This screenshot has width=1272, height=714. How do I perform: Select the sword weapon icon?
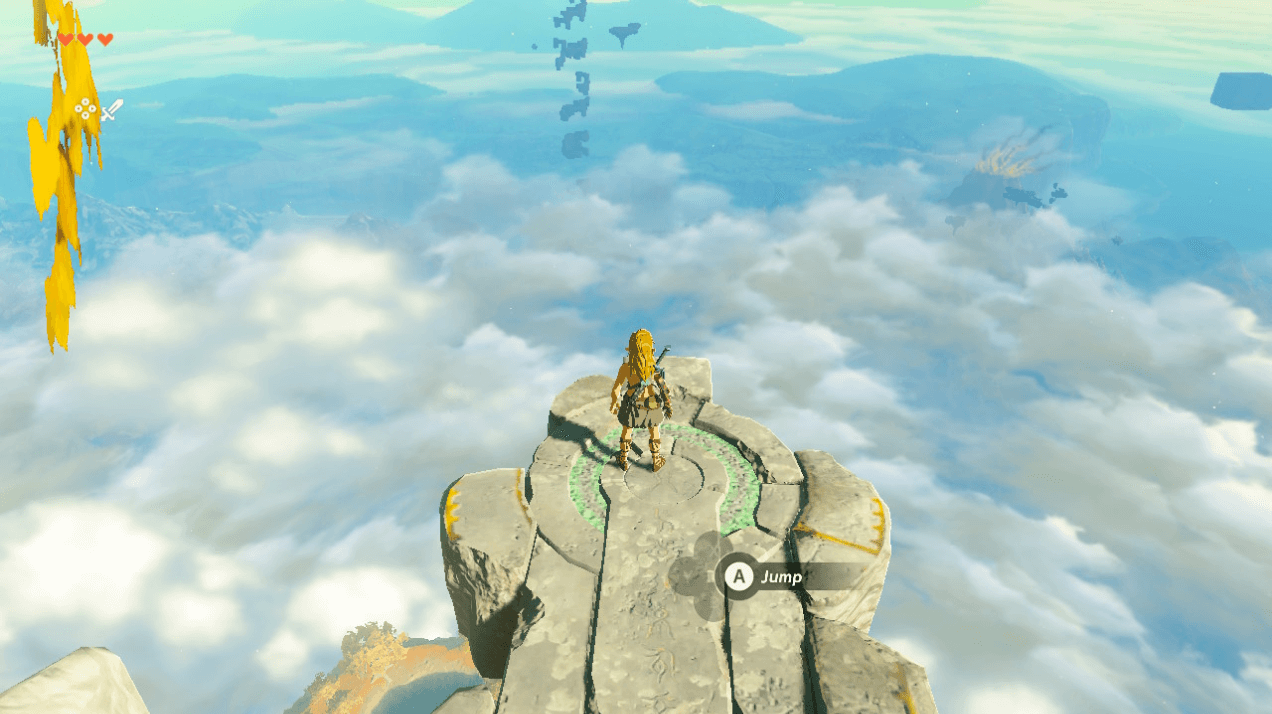click(x=111, y=110)
